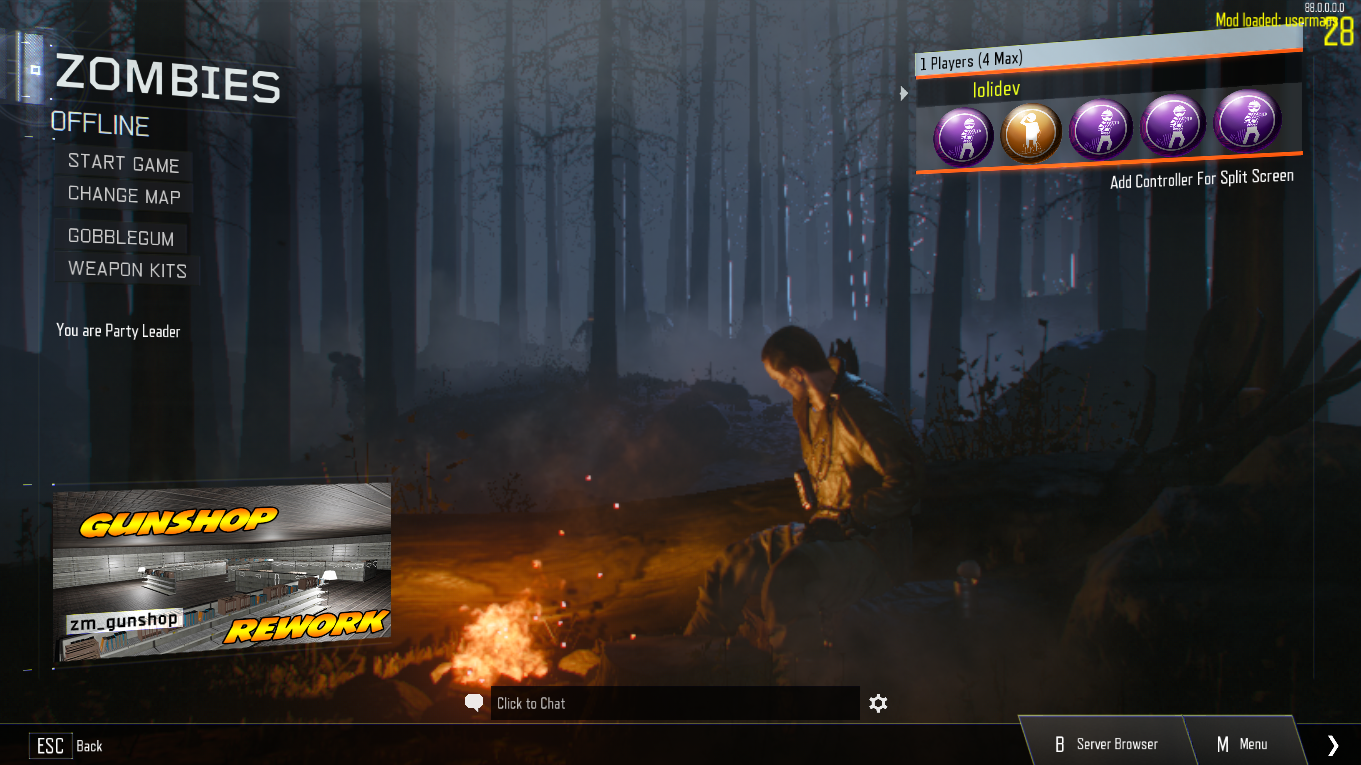Start the zombies game
Viewport: 1361px width, 765px height.
pyautogui.click(x=123, y=164)
